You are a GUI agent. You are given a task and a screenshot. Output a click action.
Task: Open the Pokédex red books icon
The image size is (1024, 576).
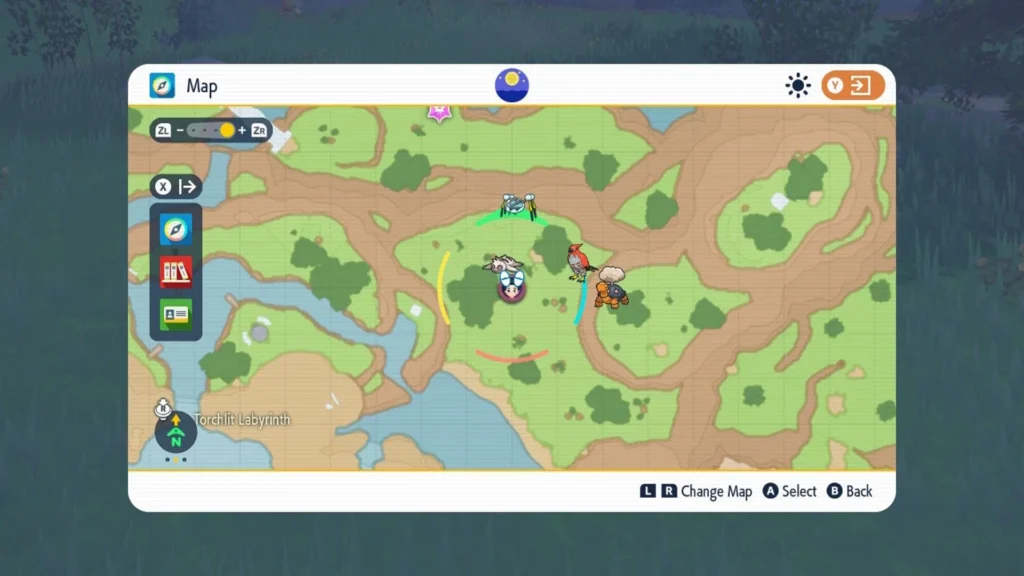pyautogui.click(x=176, y=271)
